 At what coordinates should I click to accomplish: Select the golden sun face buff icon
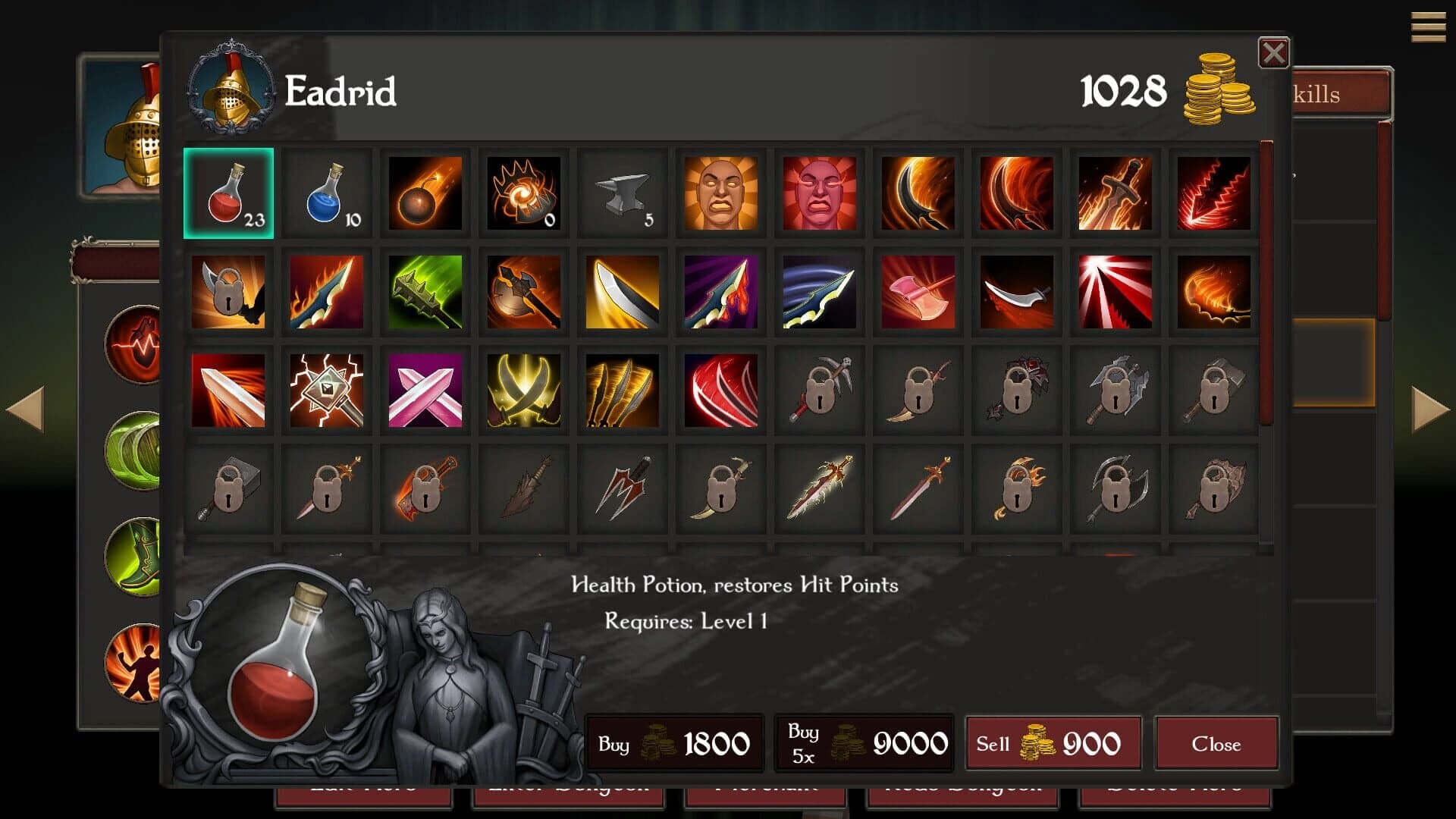720,193
